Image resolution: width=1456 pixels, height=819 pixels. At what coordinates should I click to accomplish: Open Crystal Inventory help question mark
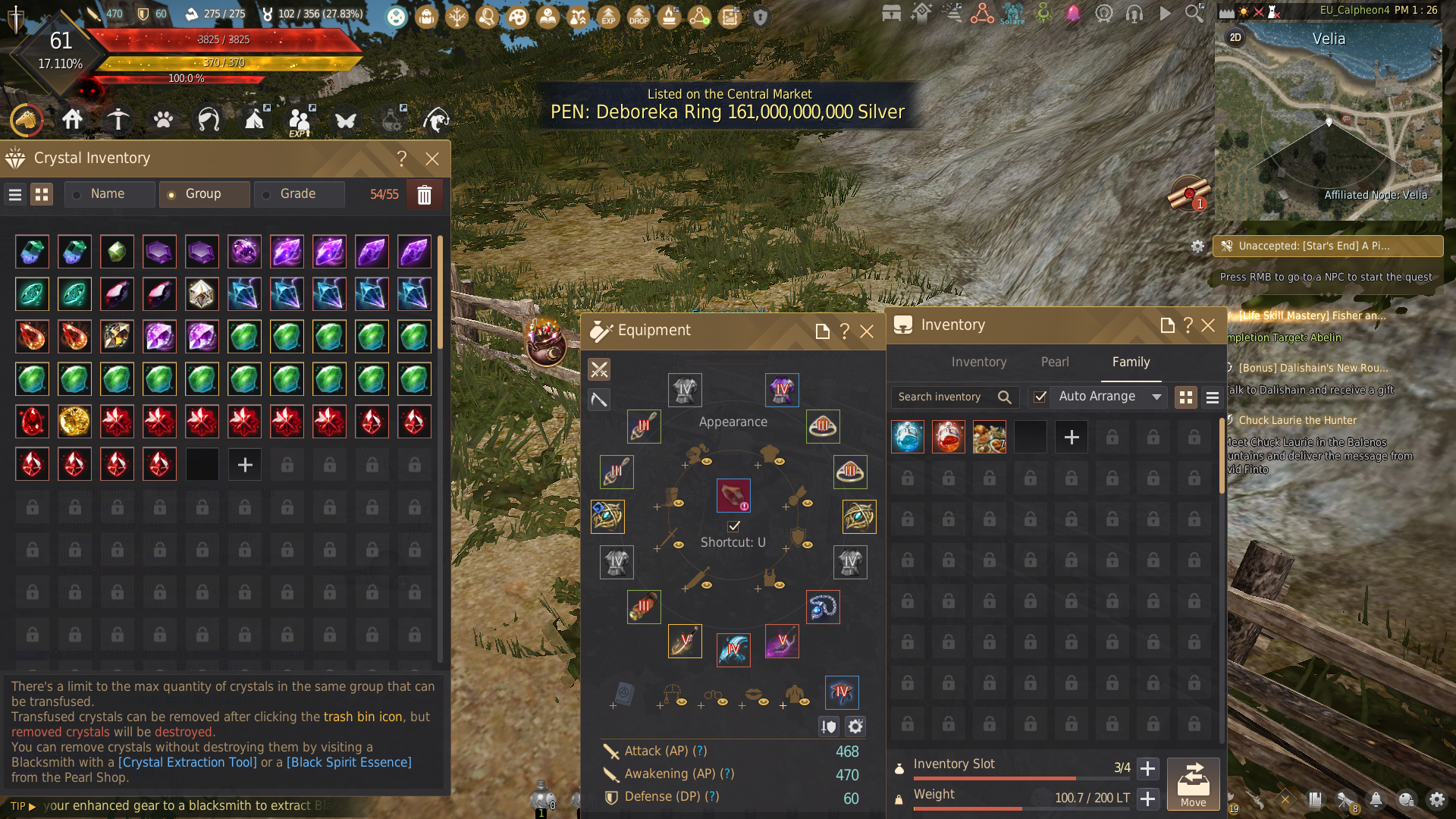coord(402,158)
